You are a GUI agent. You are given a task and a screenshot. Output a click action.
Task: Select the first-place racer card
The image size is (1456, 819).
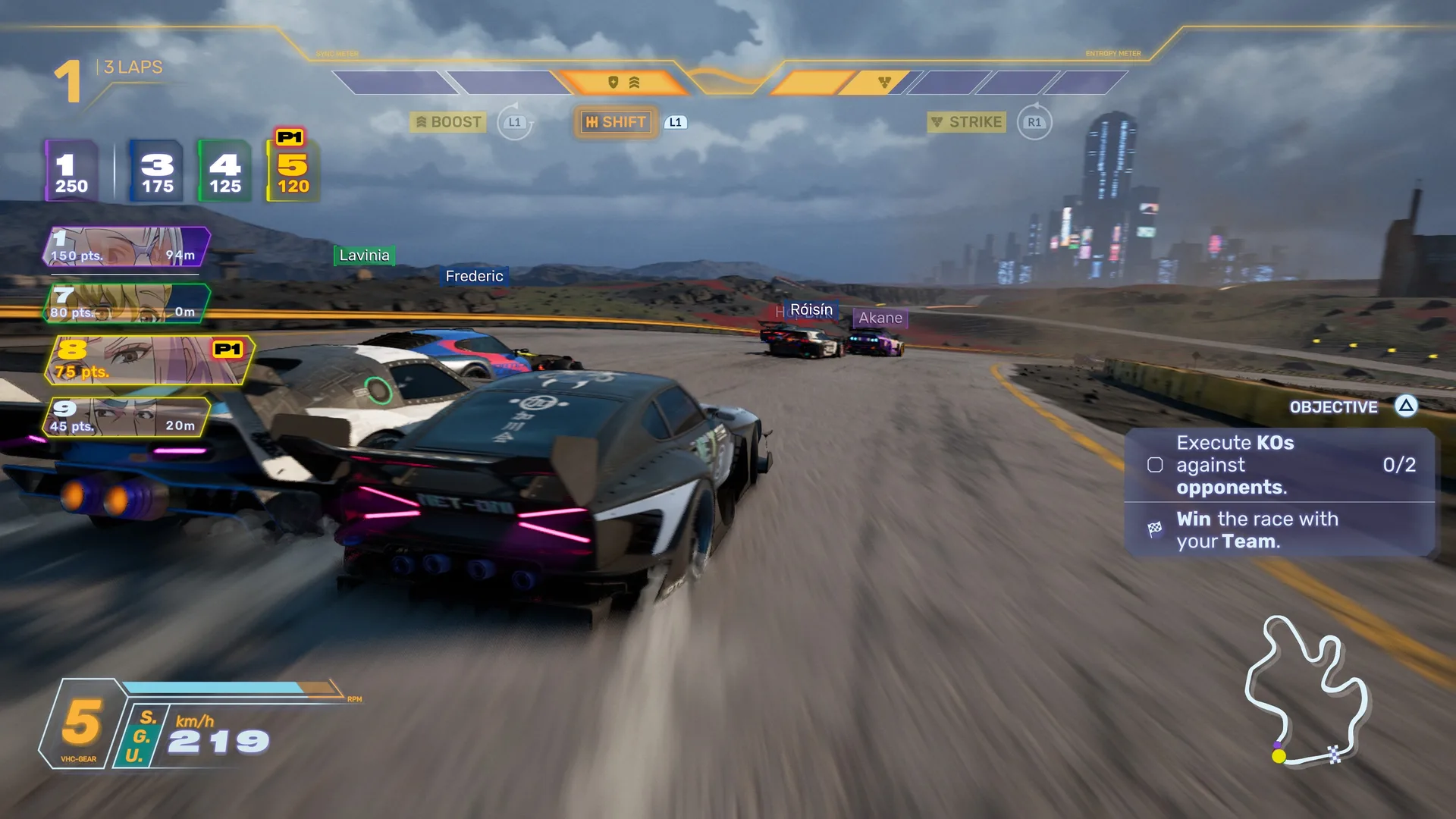(127, 246)
